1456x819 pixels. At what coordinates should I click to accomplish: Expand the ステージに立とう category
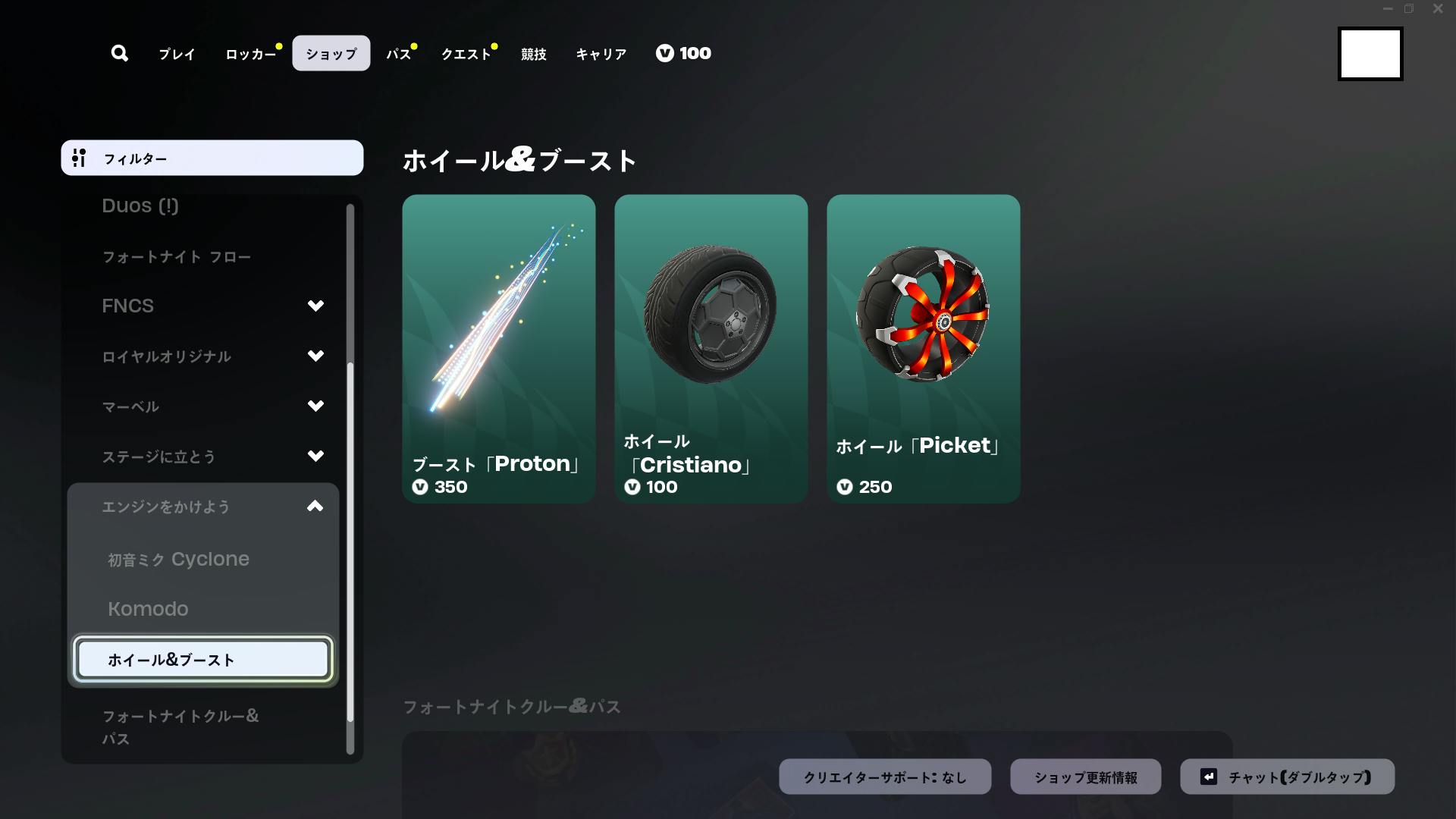point(315,456)
